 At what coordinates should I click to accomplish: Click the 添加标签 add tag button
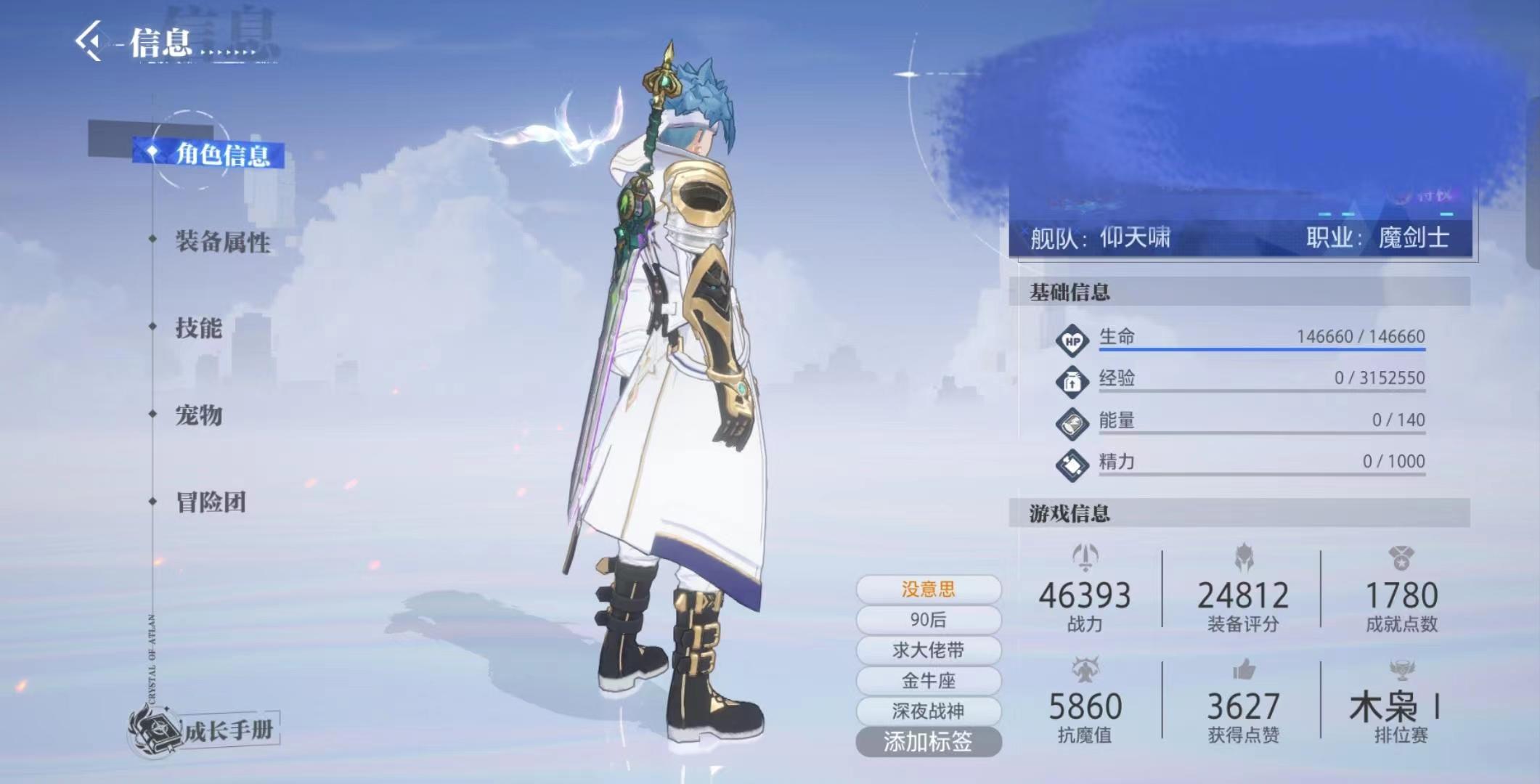928,741
